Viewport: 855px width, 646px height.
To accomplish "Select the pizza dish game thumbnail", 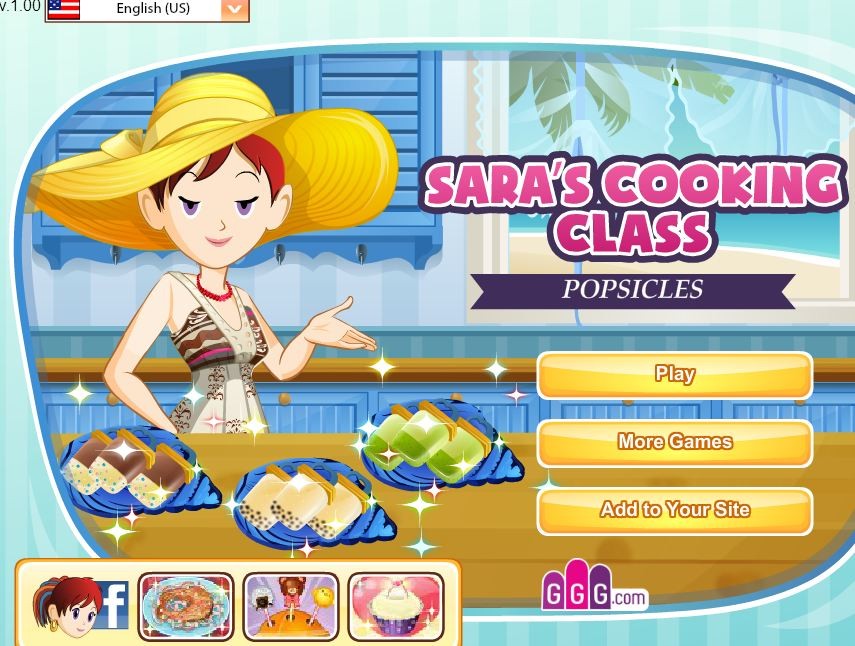I will coord(186,605).
